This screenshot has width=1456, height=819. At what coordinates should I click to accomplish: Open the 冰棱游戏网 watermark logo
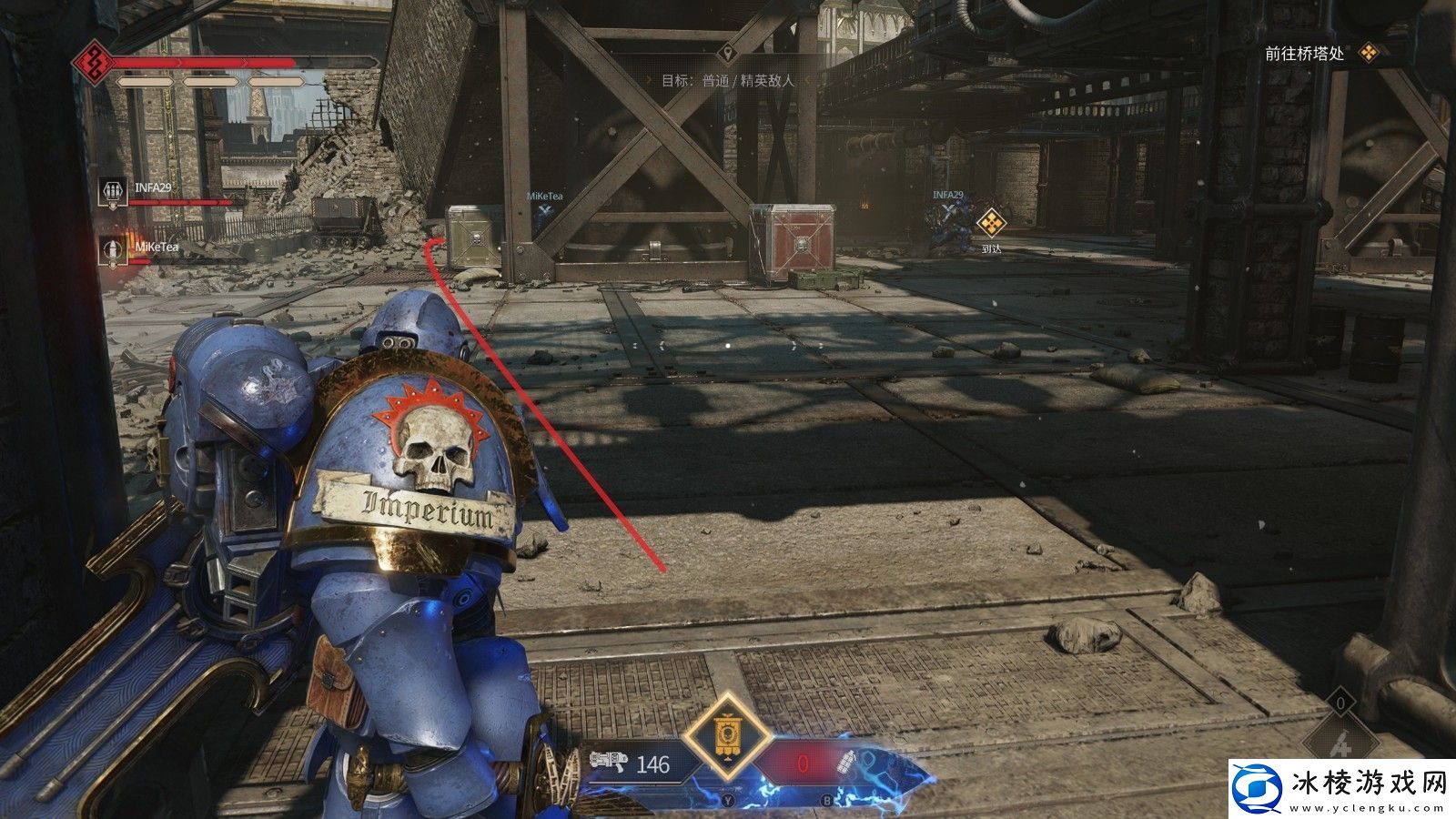1337,787
